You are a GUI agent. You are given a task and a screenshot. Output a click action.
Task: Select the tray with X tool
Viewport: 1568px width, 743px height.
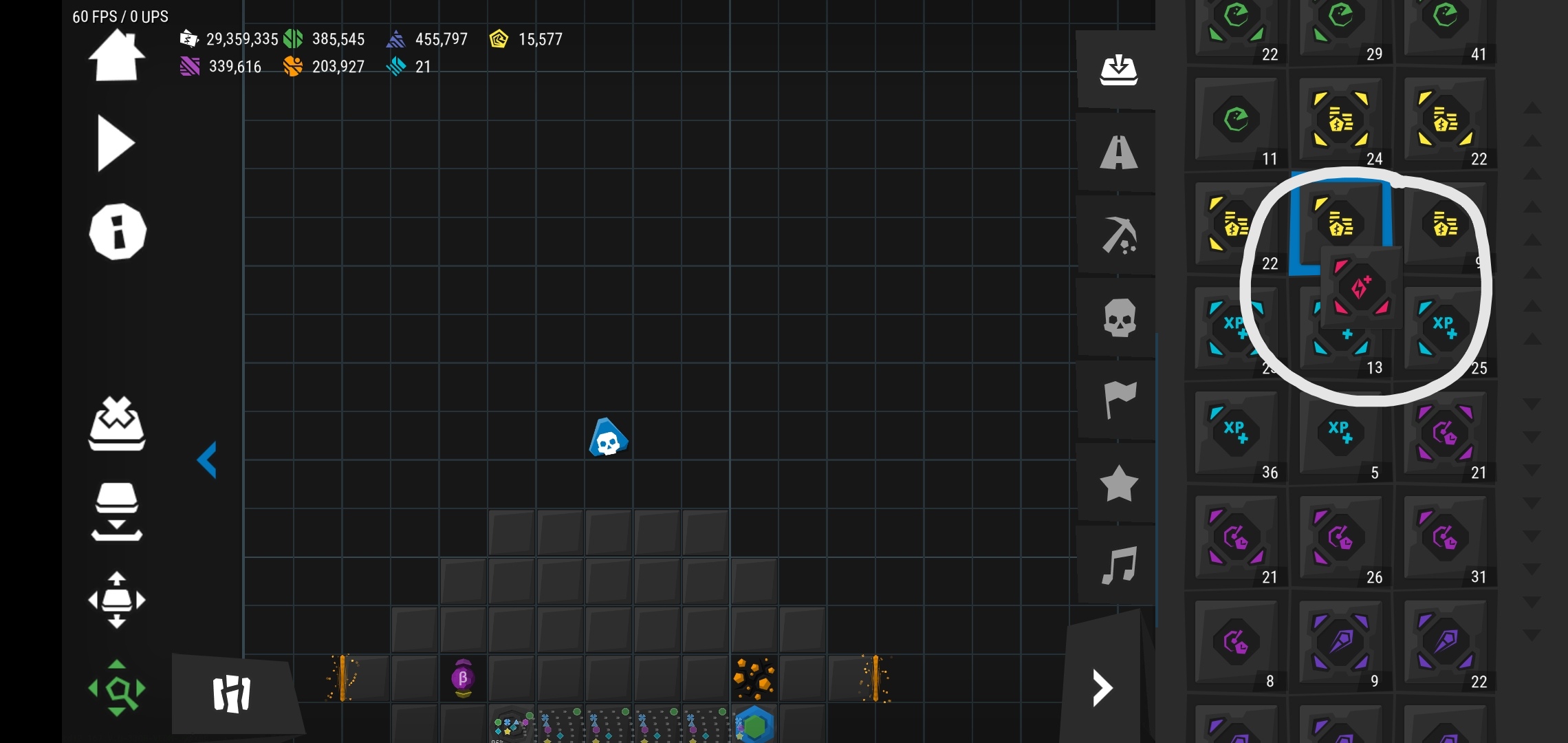tap(117, 424)
